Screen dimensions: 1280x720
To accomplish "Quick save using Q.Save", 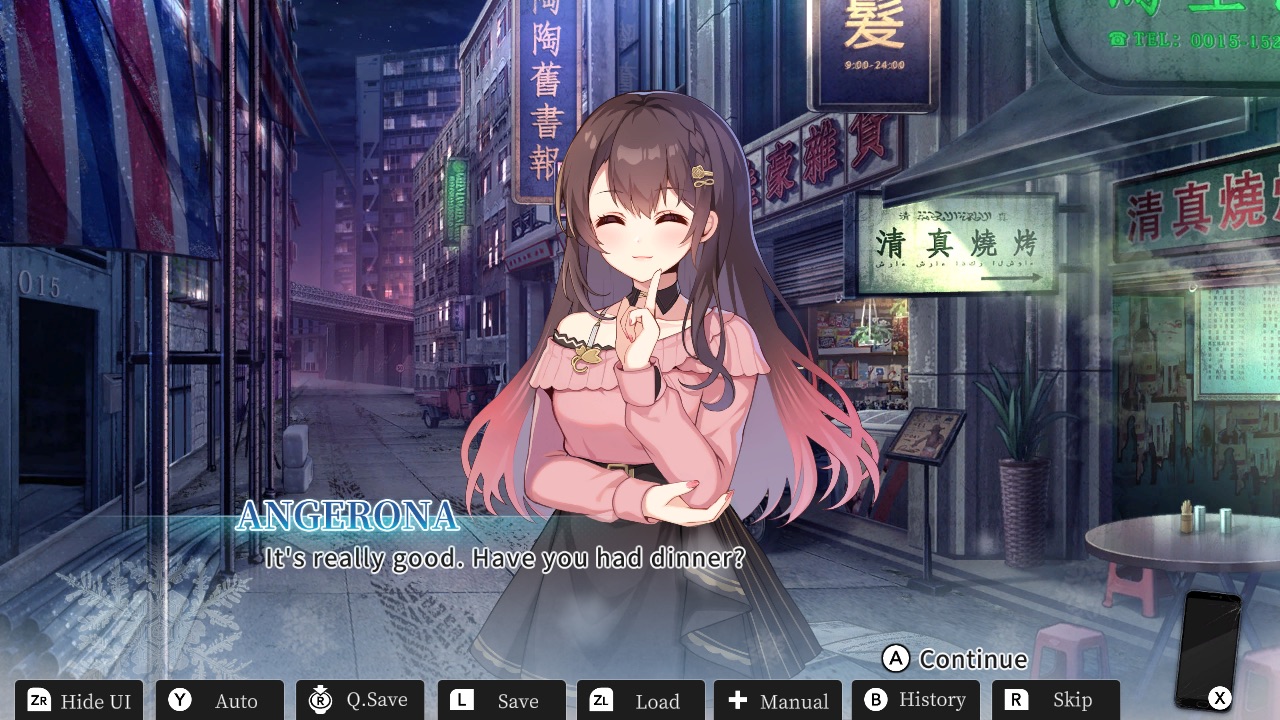I will point(360,700).
